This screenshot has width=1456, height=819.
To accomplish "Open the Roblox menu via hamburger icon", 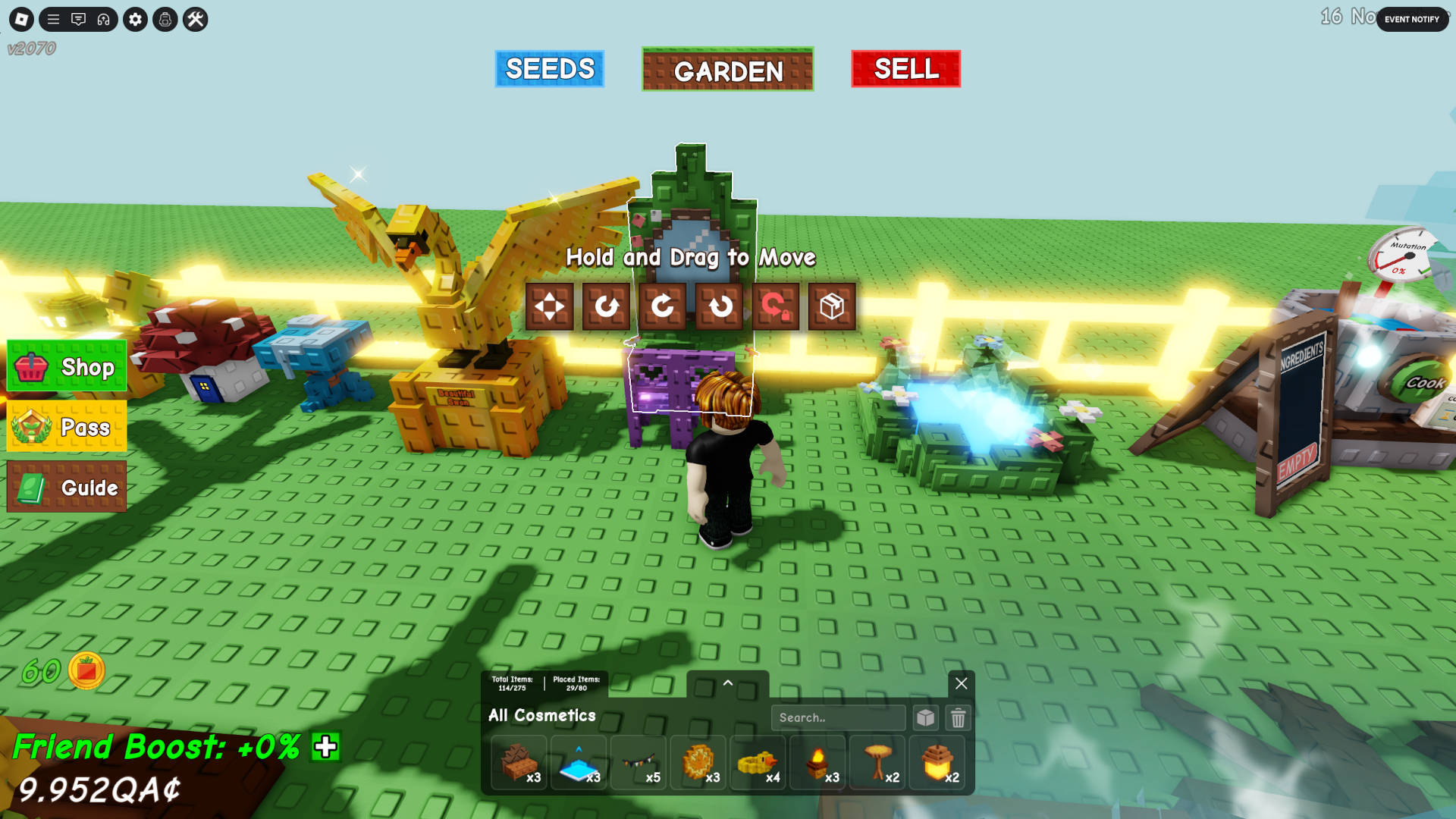I will pos(52,20).
